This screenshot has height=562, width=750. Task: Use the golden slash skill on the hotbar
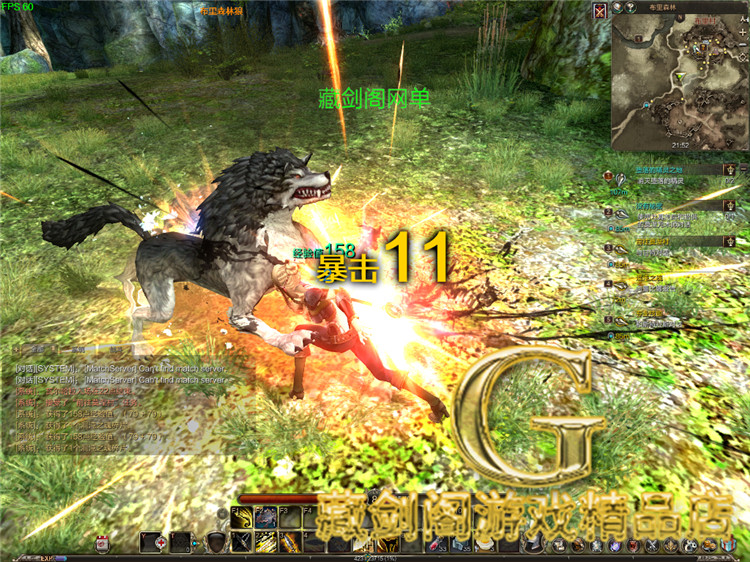click(x=266, y=541)
